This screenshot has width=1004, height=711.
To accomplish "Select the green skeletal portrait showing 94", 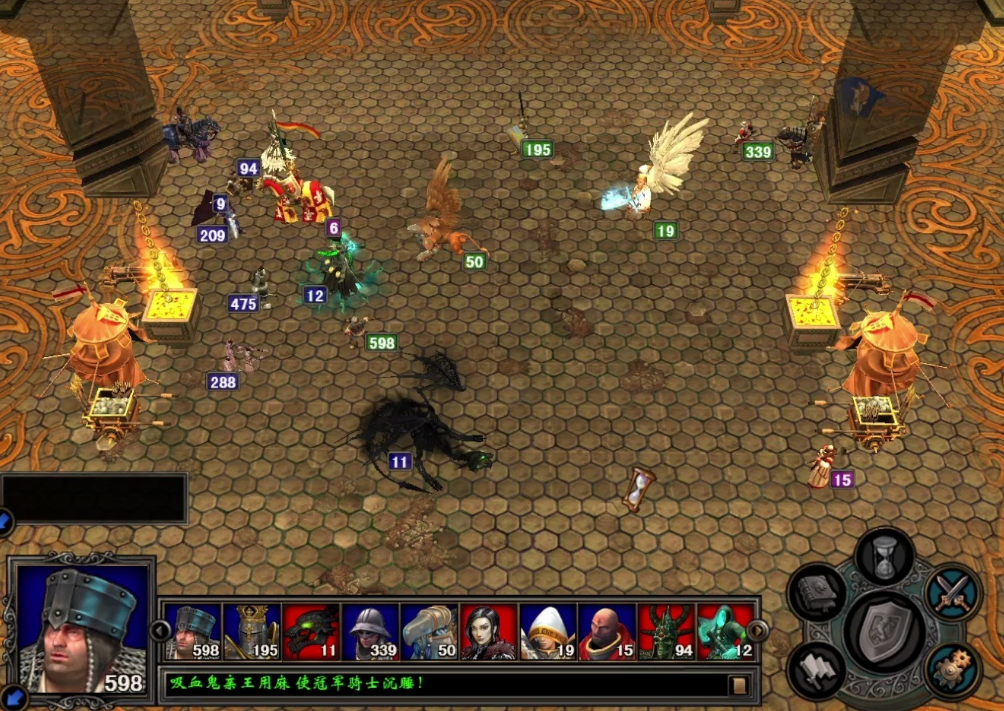I will tap(665, 632).
